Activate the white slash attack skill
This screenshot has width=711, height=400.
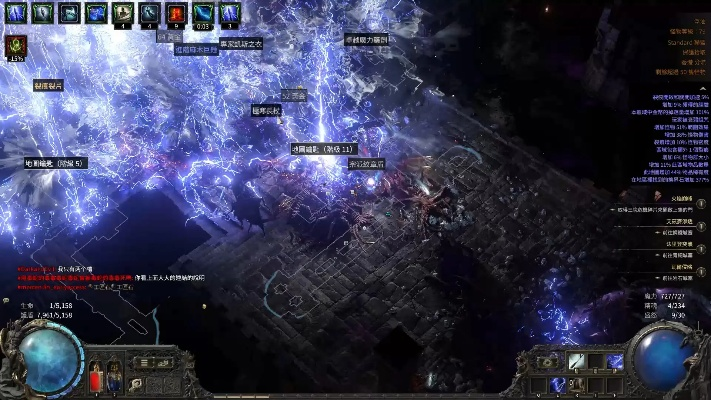577,362
